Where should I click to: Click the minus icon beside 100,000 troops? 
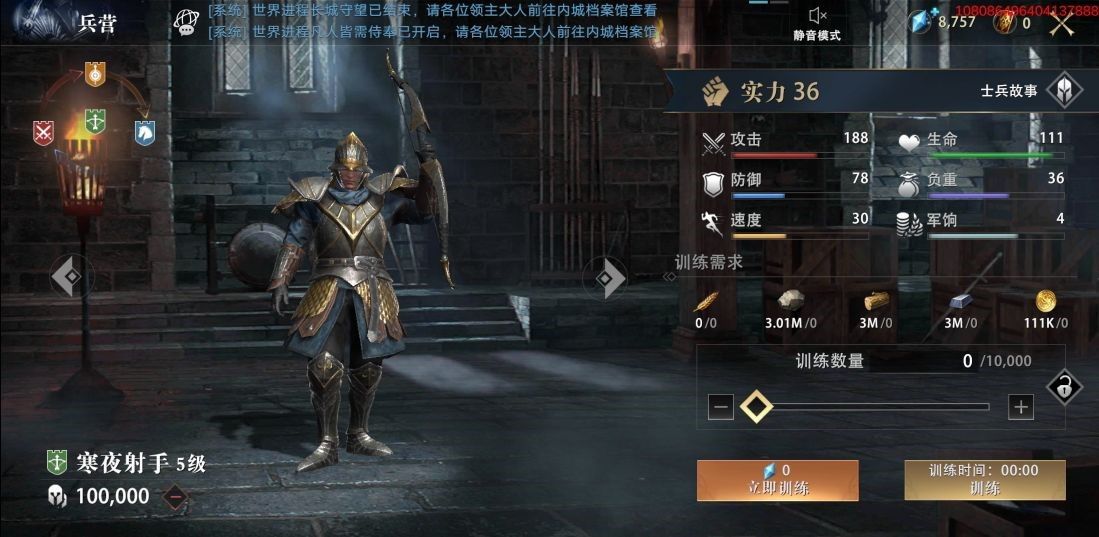(x=175, y=496)
